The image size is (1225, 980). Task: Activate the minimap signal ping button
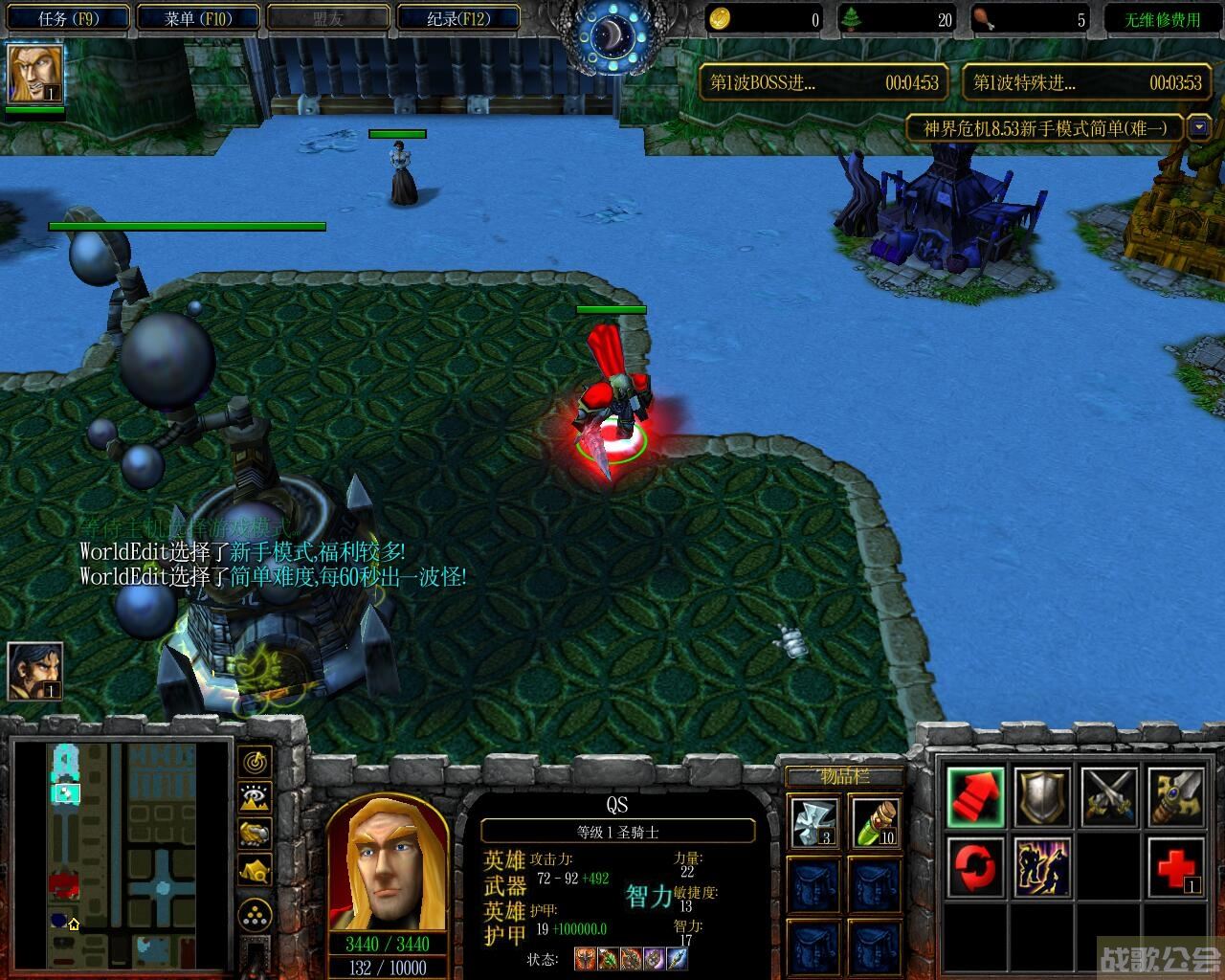click(255, 763)
